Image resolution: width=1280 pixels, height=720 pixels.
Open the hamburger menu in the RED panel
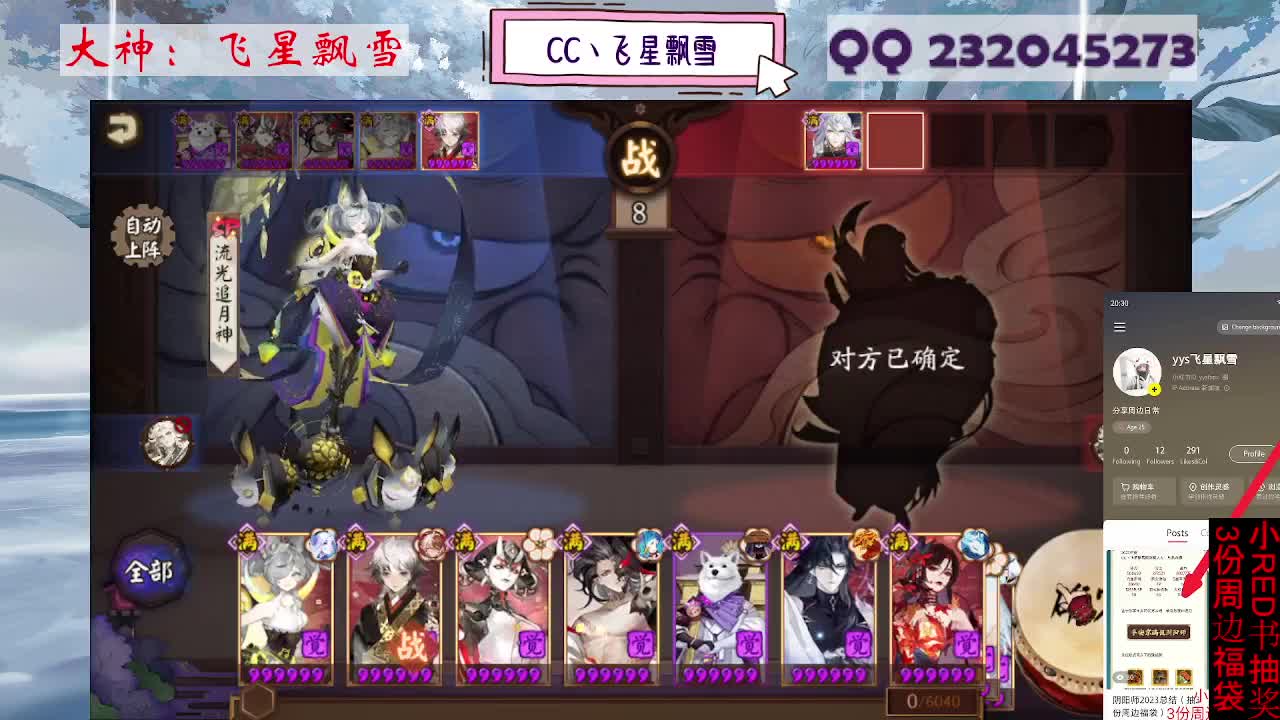click(1118, 325)
